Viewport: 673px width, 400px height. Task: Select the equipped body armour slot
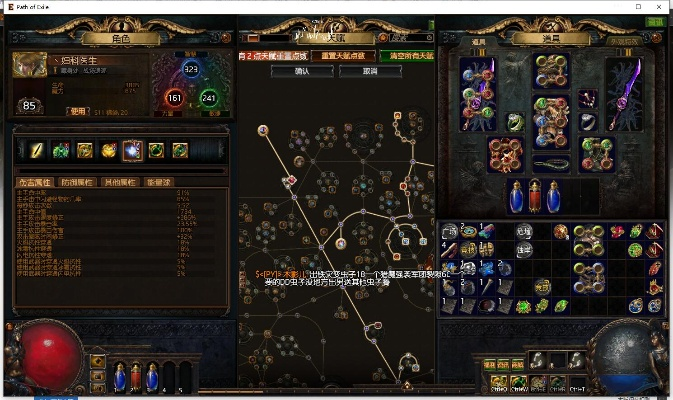pyautogui.click(x=552, y=121)
